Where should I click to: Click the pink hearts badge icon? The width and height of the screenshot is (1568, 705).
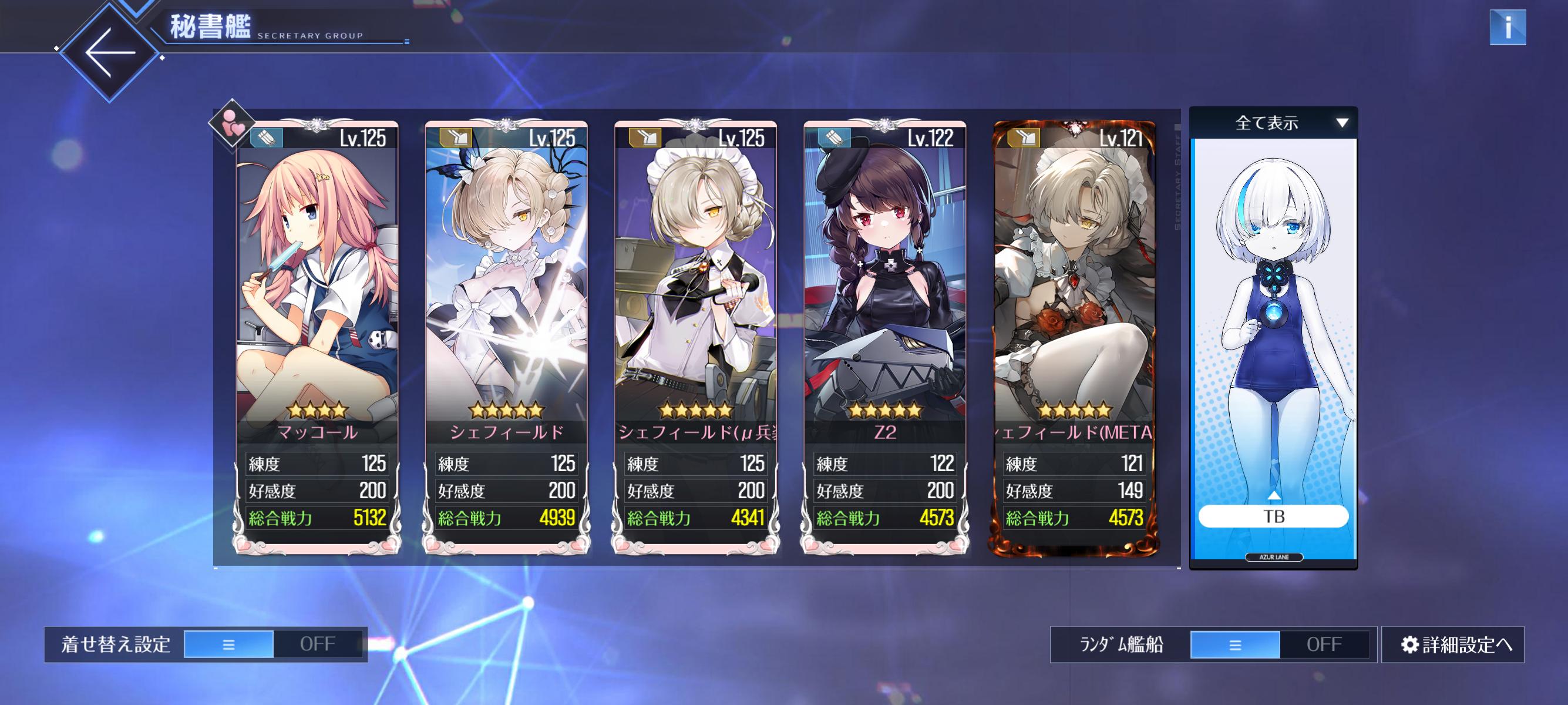(232, 123)
